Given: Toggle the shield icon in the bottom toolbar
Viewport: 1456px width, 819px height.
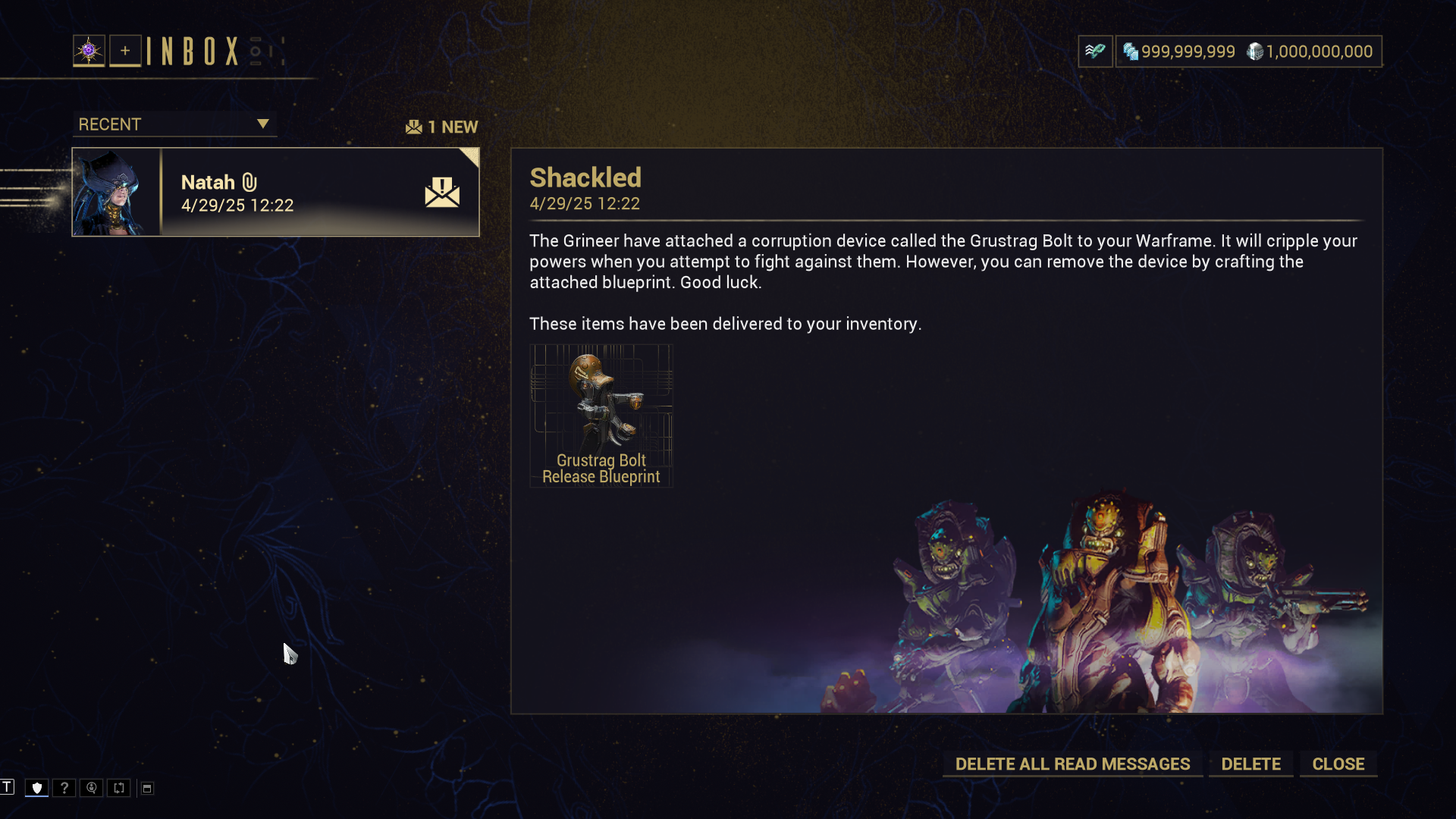Looking at the screenshot, I should tap(37, 788).
